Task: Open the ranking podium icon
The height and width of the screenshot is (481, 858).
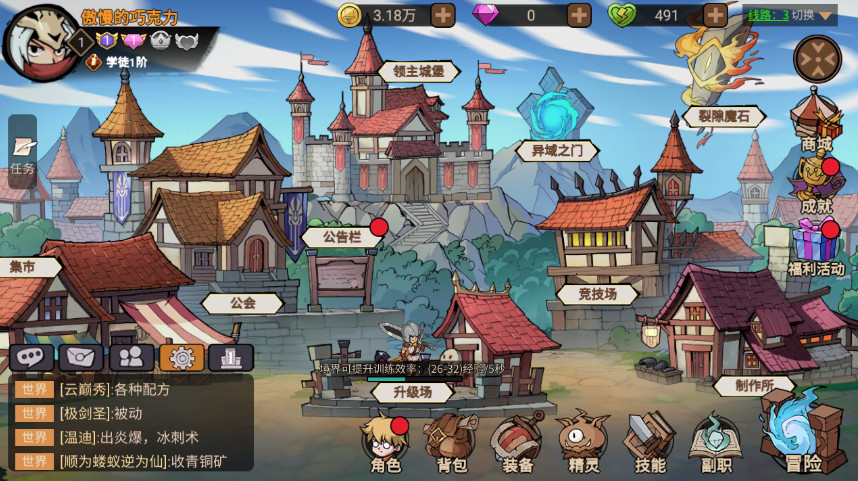Action: [231, 357]
